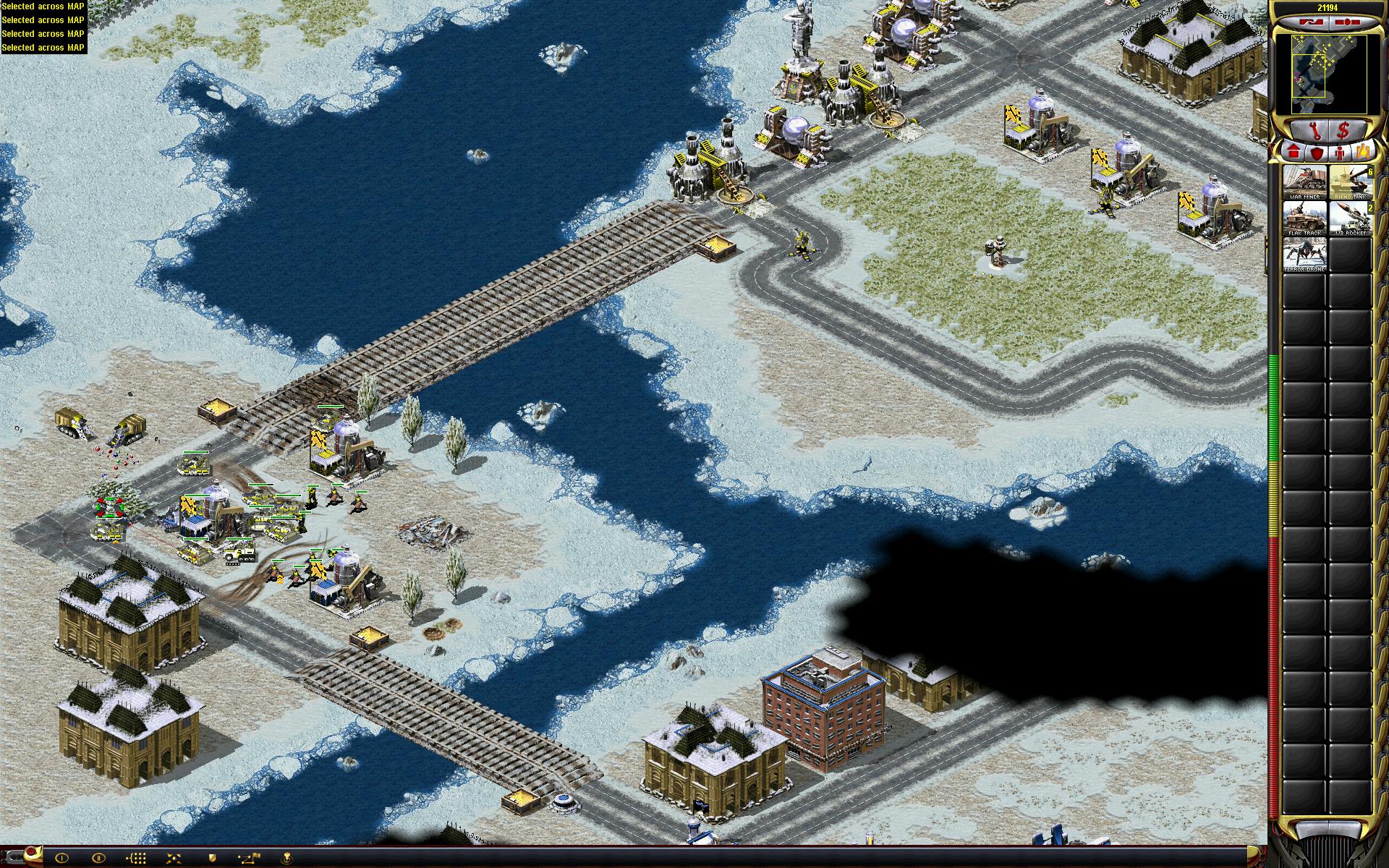The height and width of the screenshot is (868, 1389).
Task: Switch to the shield defenses tab
Action: pyautogui.click(x=1317, y=153)
